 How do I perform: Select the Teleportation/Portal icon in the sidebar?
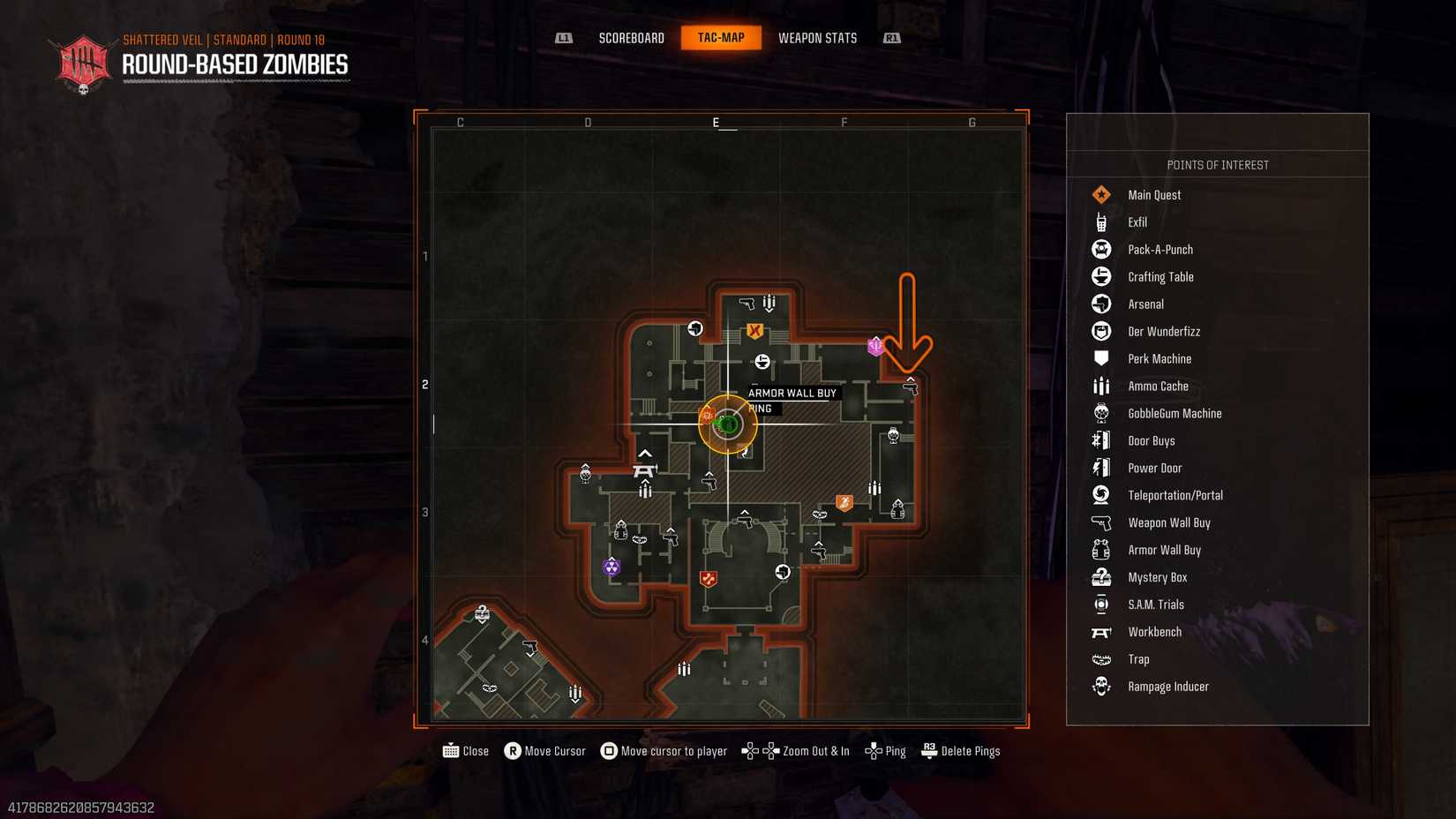click(1100, 495)
